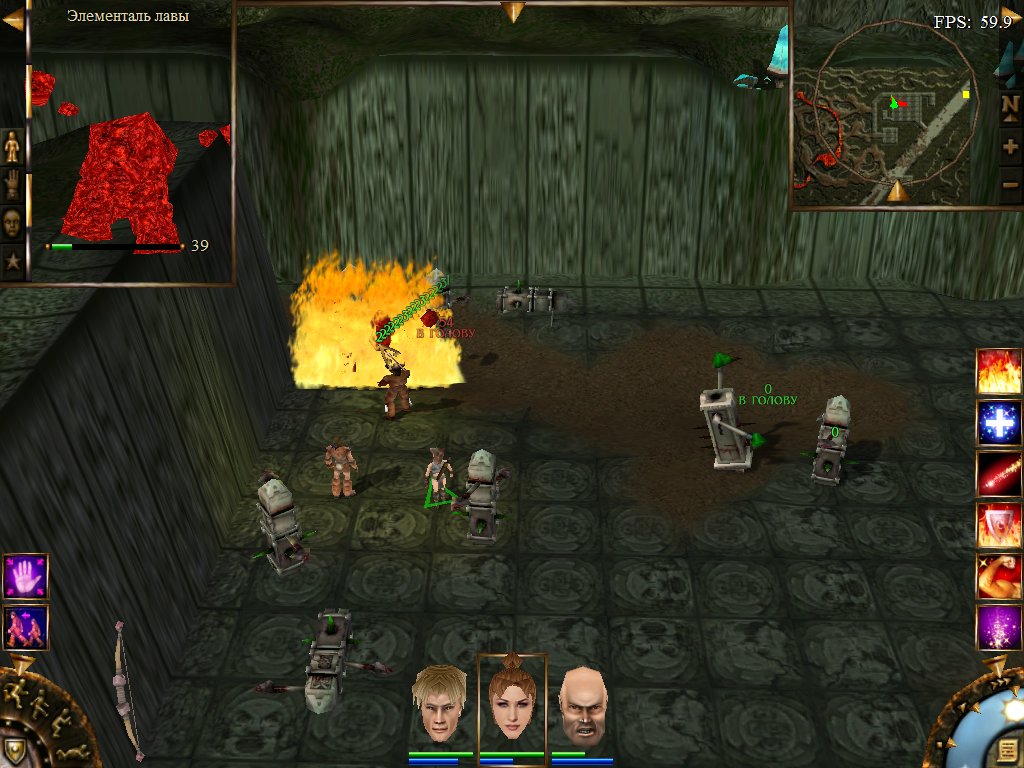The height and width of the screenshot is (768, 1024).
Task: Open the star tab in target panel
Action: [12, 262]
